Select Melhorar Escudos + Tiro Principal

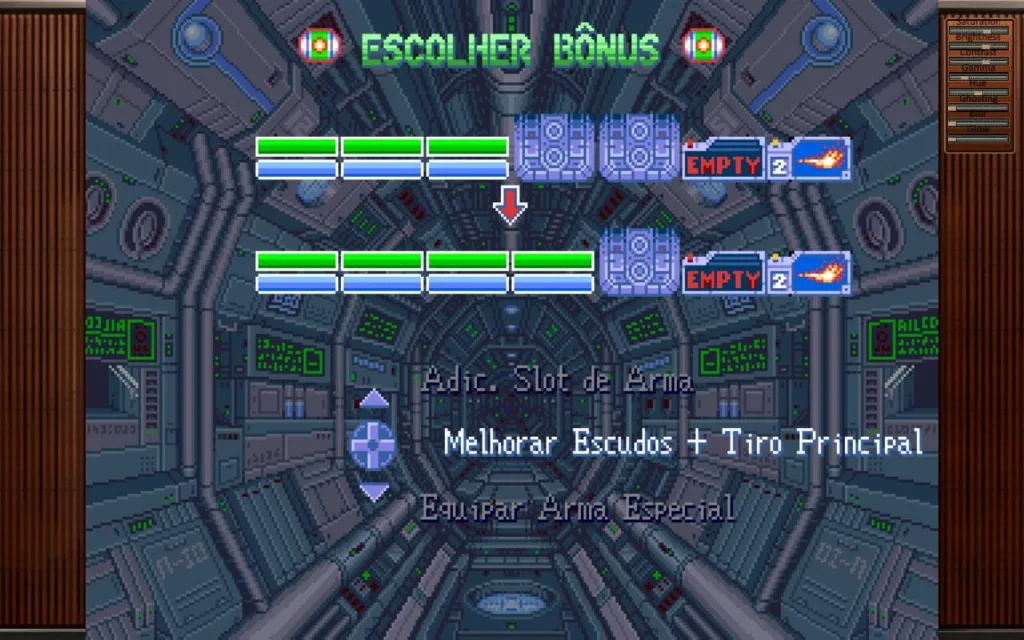coord(682,442)
